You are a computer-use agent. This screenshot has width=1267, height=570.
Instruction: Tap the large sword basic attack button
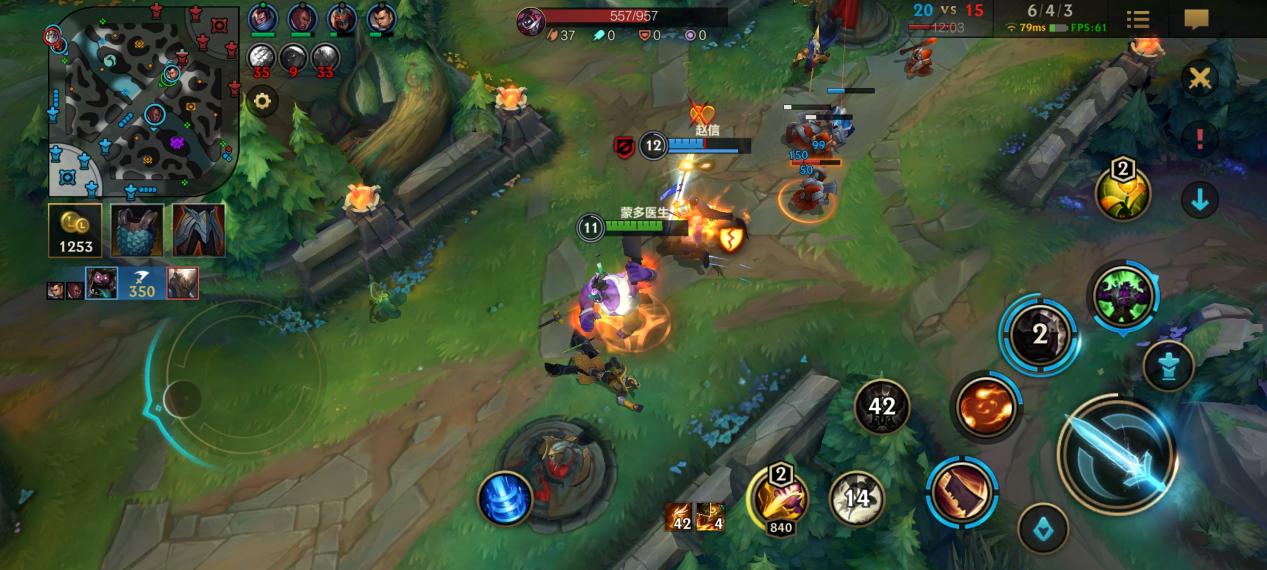[1118, 457]
